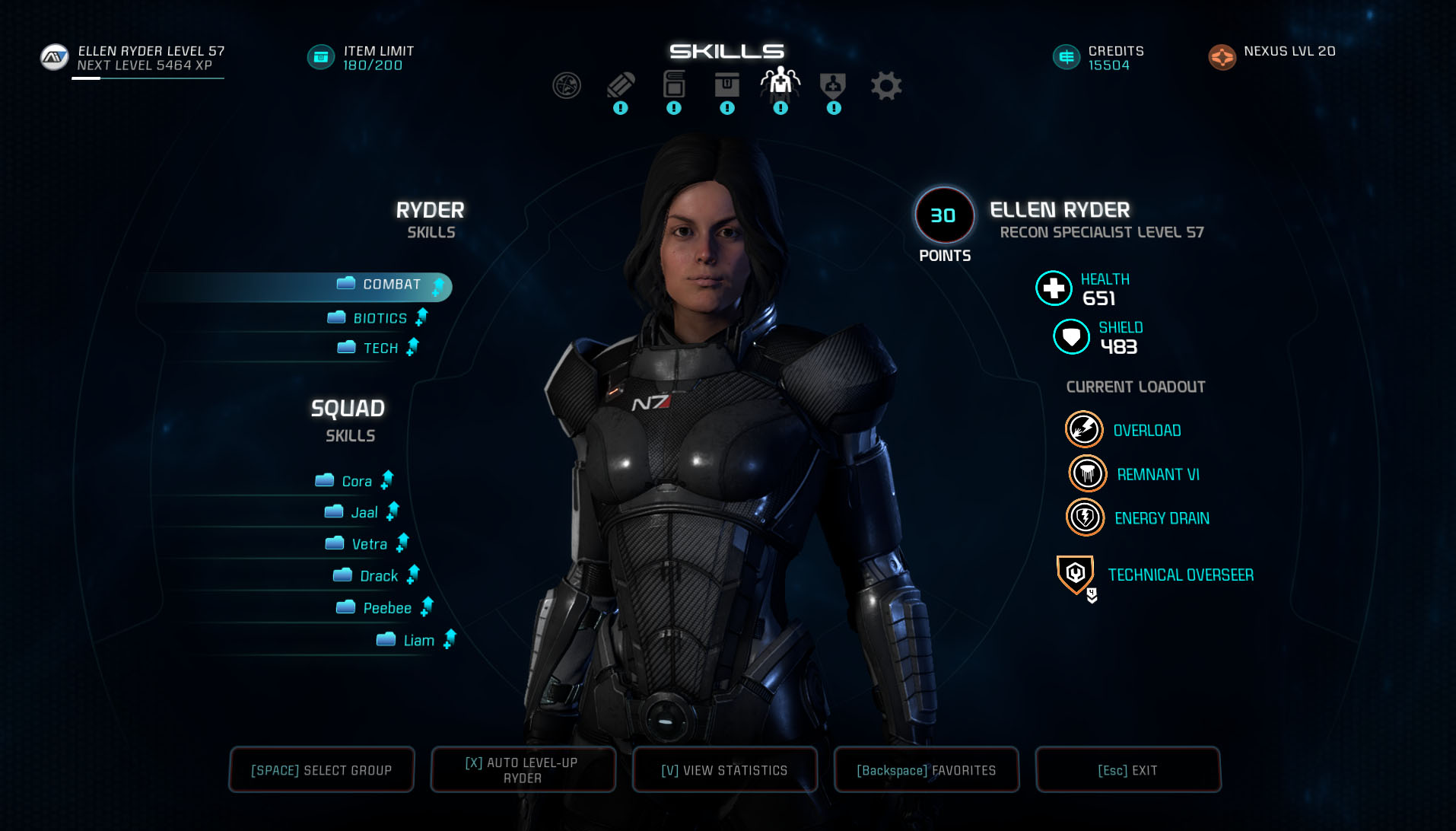Select the Overload loadout power
Viewport: 1456px width, 831px height.
click(x=1146, y=431)
